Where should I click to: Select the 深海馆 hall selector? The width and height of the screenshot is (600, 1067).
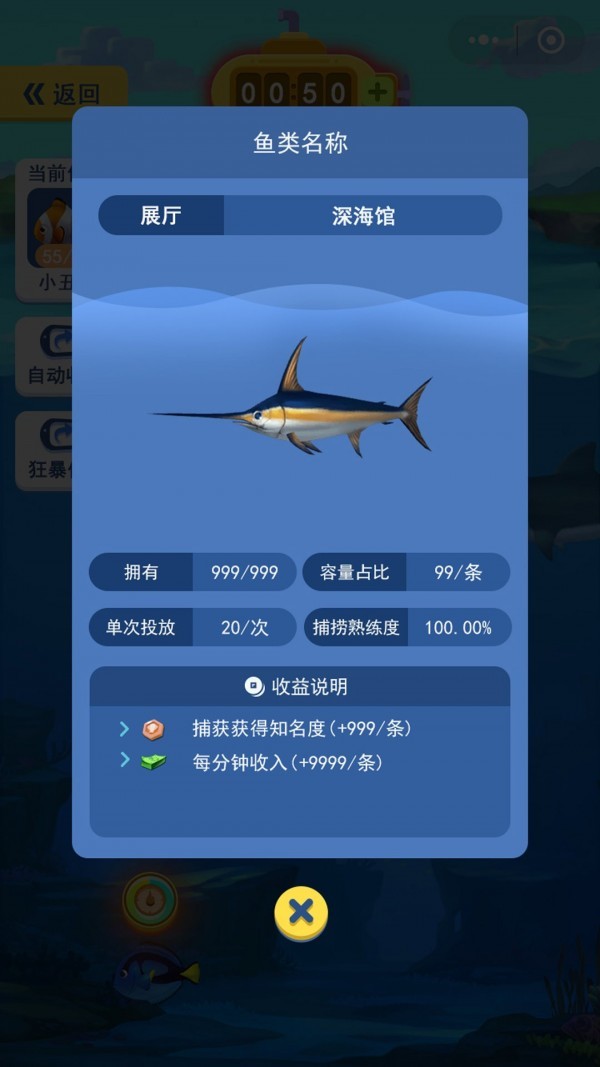363,216
